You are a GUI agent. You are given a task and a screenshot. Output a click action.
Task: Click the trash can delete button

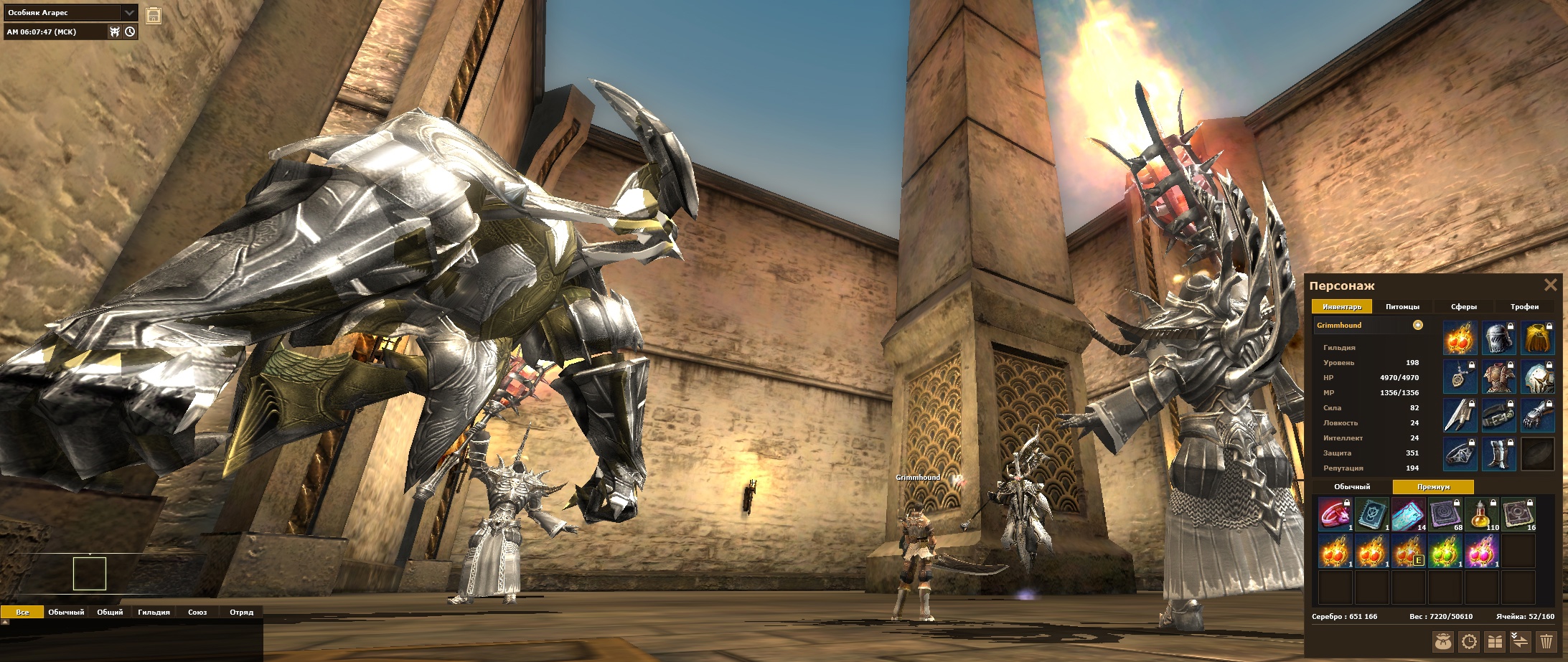[x=1546, y=641]
